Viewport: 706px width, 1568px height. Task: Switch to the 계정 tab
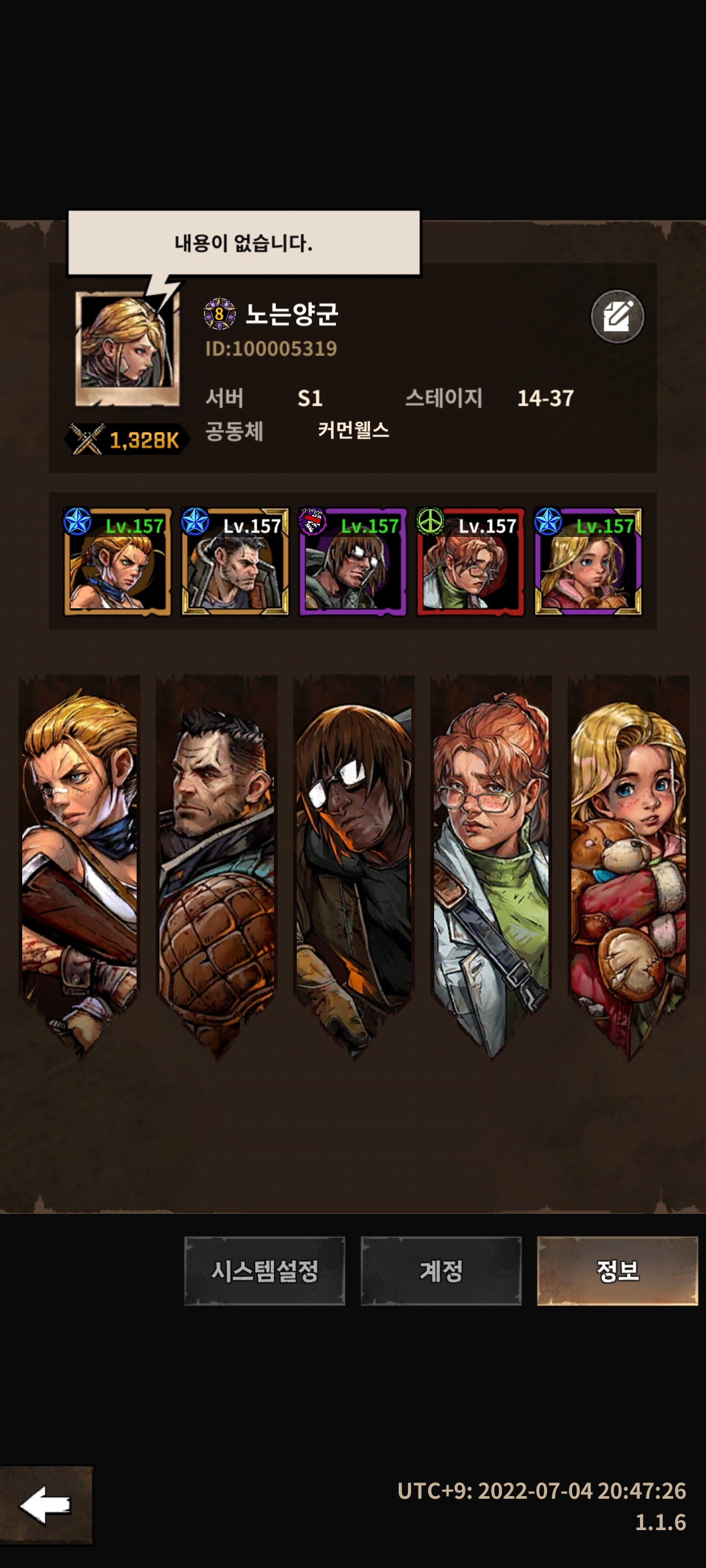441,1270
